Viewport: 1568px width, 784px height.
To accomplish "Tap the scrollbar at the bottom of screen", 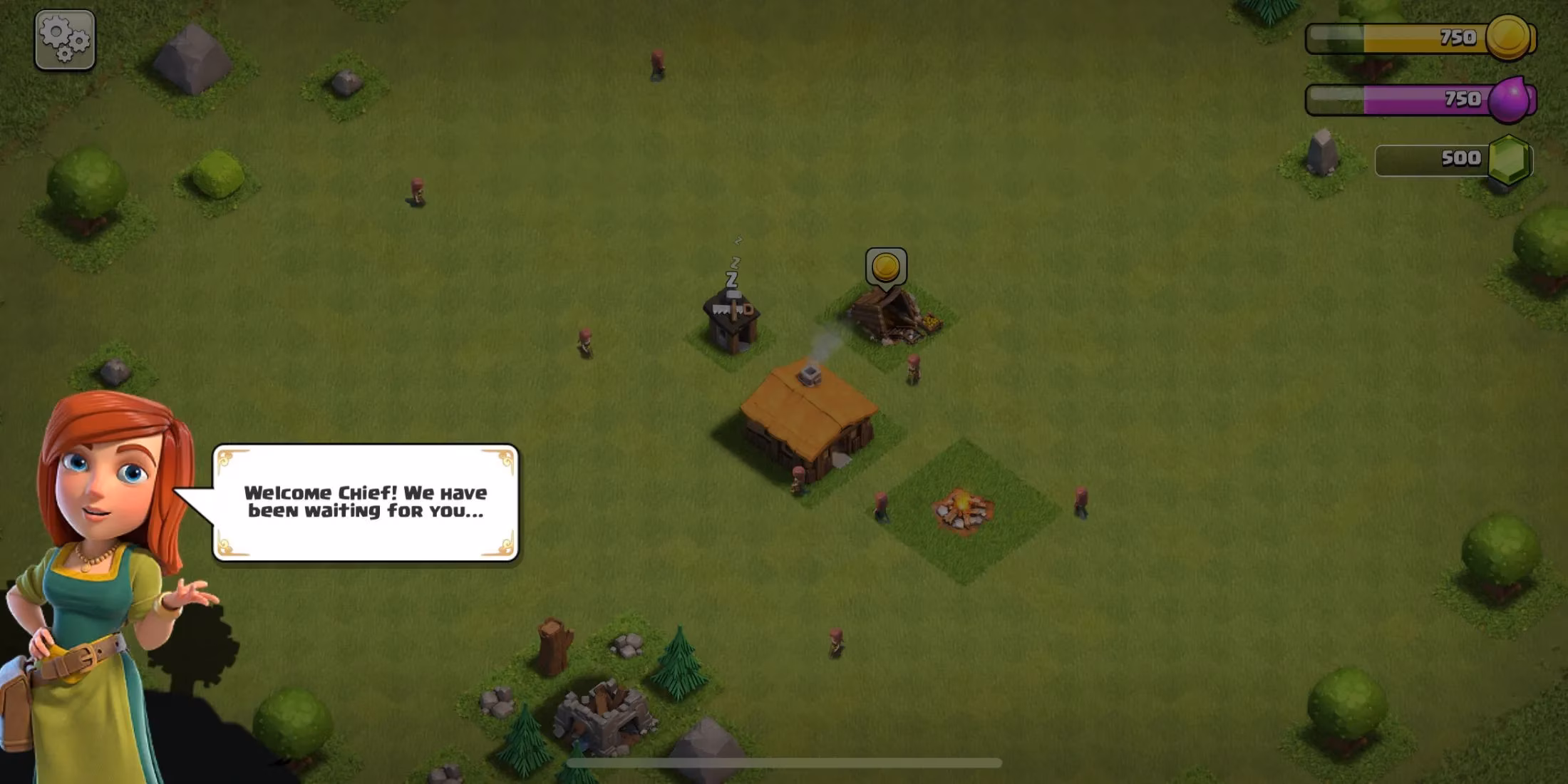I will (784, 763).
